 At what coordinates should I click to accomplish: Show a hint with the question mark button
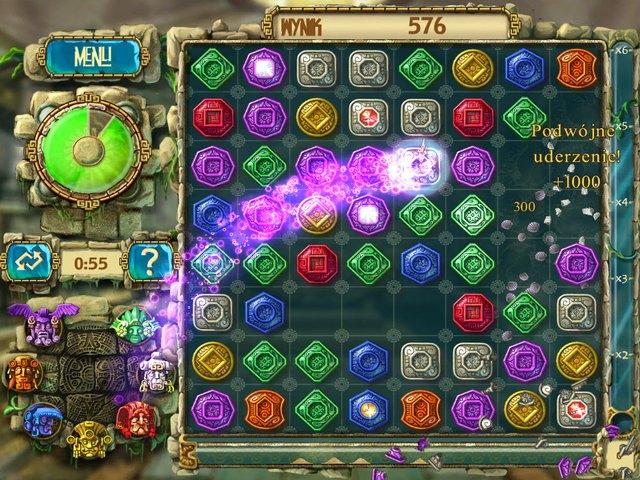[151, 263]
